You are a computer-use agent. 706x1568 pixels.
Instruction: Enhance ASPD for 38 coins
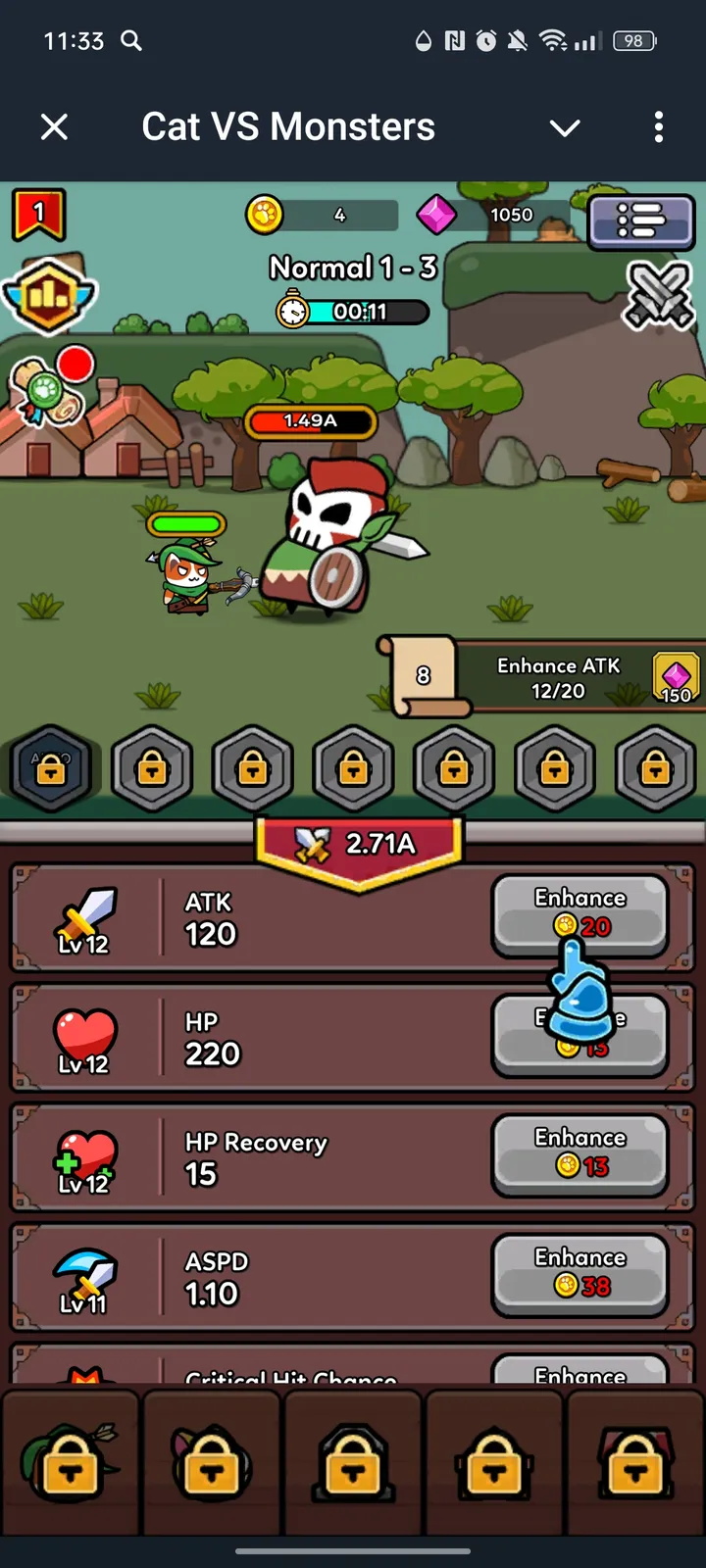(x=580, y=1273)
